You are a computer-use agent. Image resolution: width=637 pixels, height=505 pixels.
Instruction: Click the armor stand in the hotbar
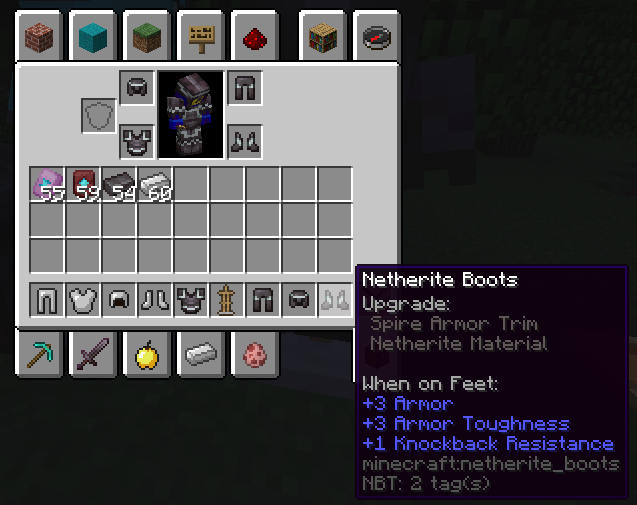[227, 299]
